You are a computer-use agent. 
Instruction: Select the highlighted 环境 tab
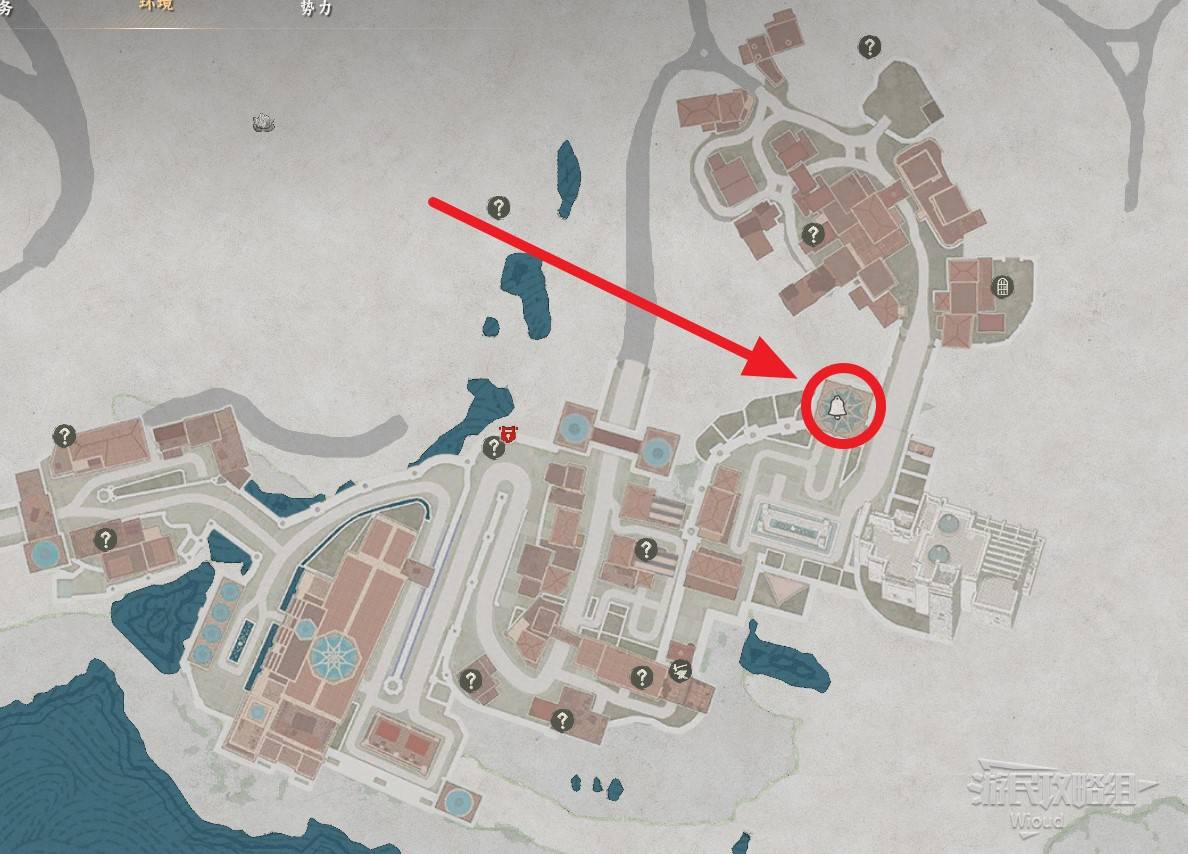[x=156, y=5]
